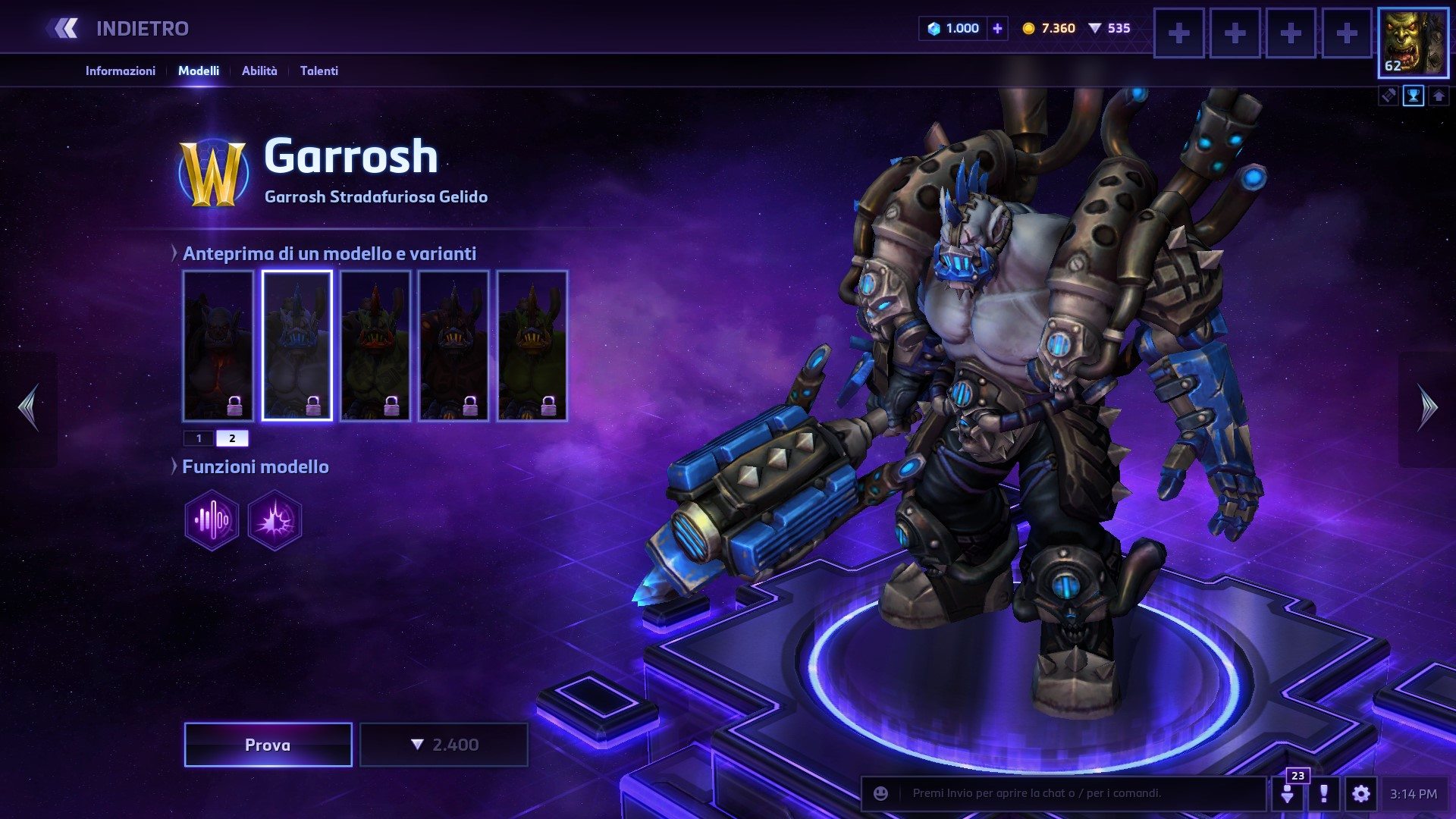Preview the first red Garrosh skin variant
Viewport: 1456px width, 819px height.
click(218, 345)
